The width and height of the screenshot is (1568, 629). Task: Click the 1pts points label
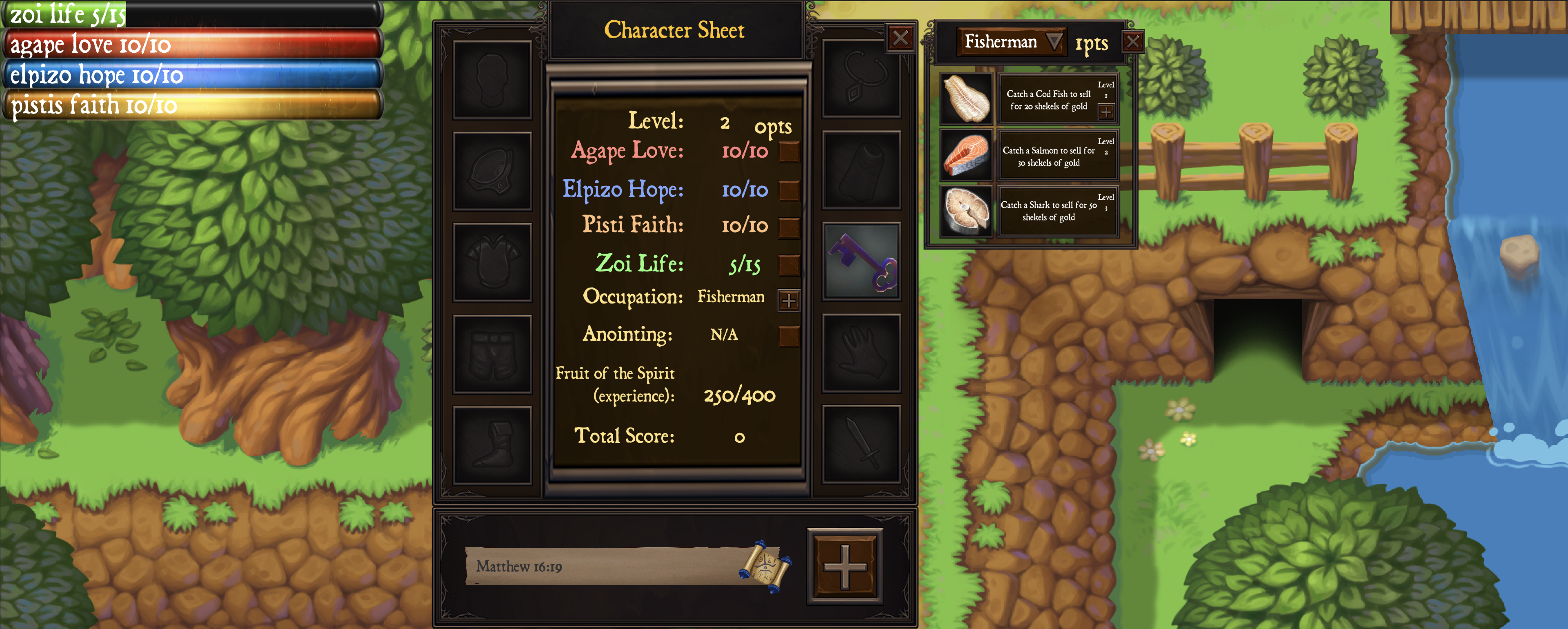coord(1092,42)
